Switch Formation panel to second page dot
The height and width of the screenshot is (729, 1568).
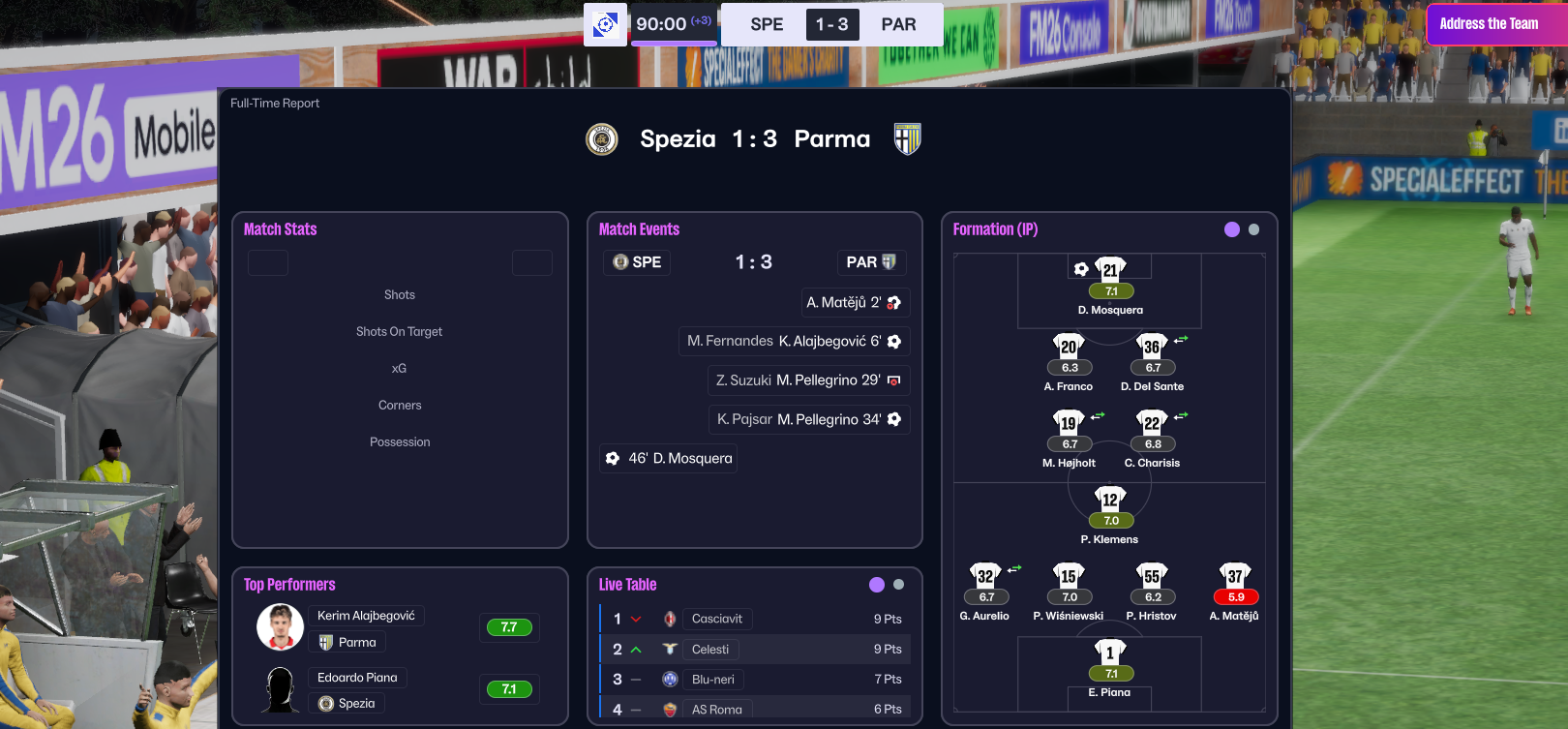[x=1254, y=229]
